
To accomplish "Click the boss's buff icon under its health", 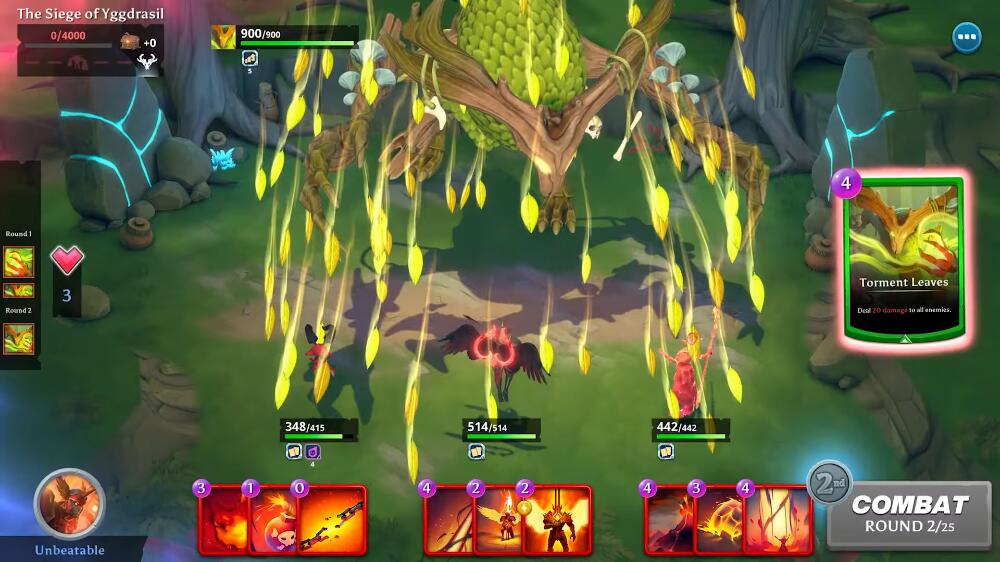I will pyautogui.click(x=250, y=58).
